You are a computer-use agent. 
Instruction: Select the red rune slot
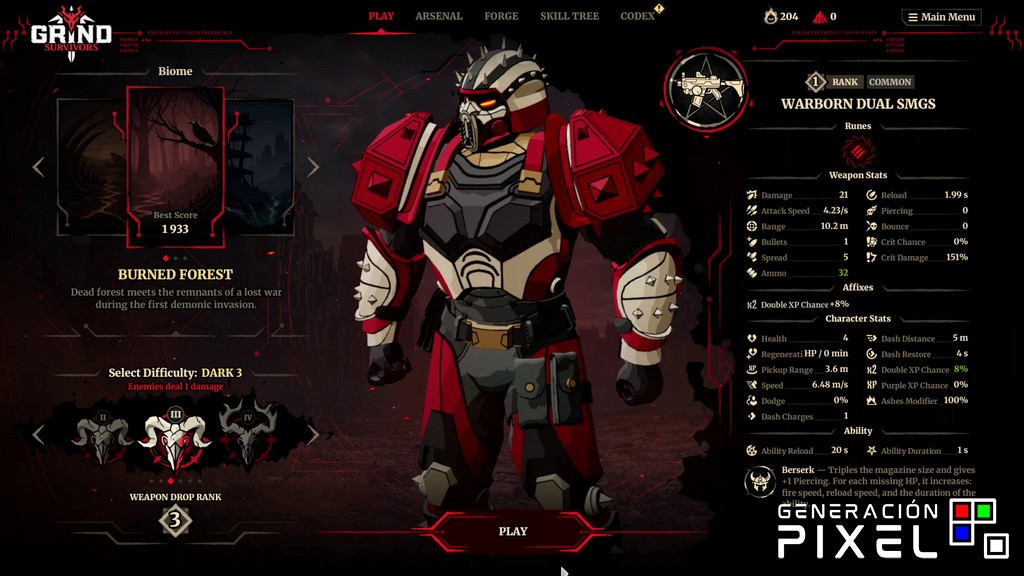coord(857,151)
